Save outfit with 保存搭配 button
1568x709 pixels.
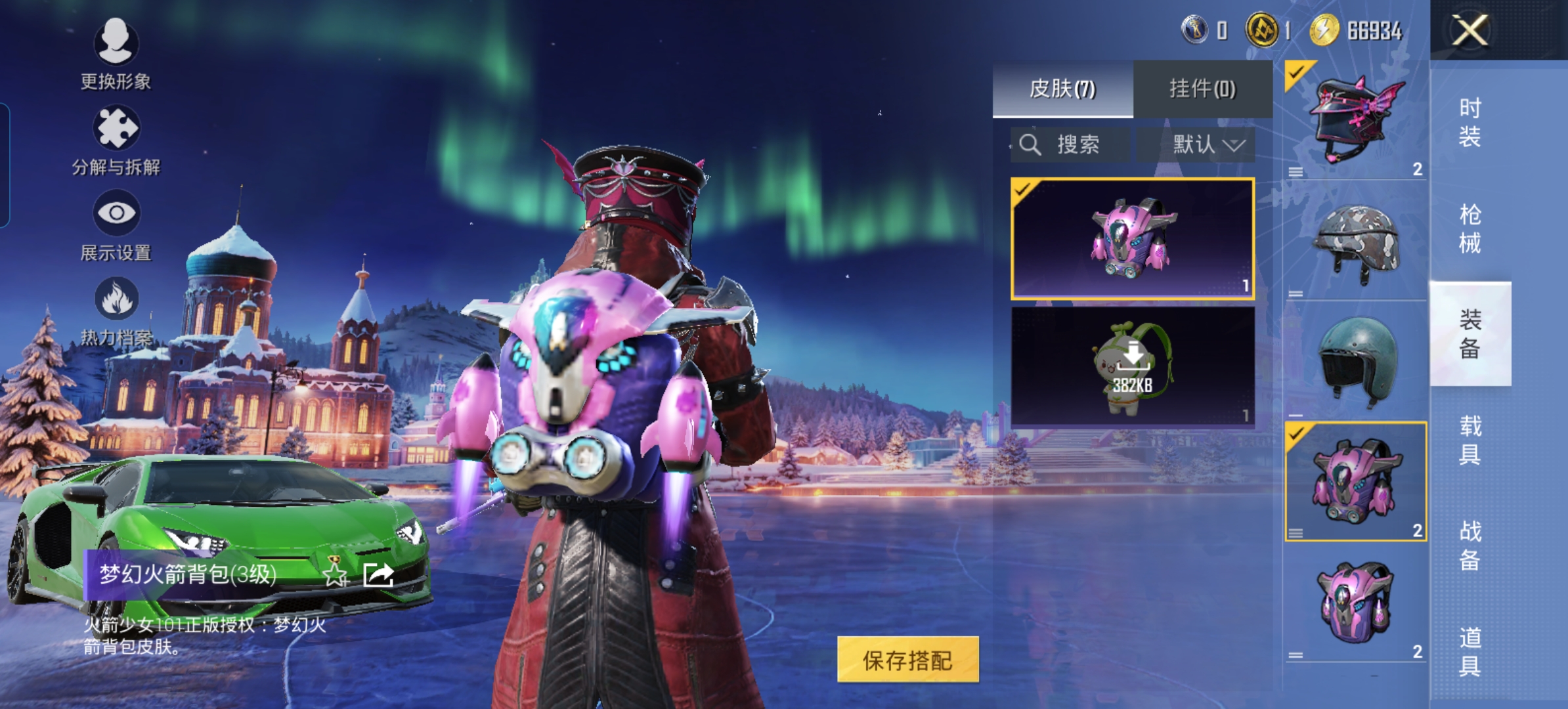coord(907,660)
